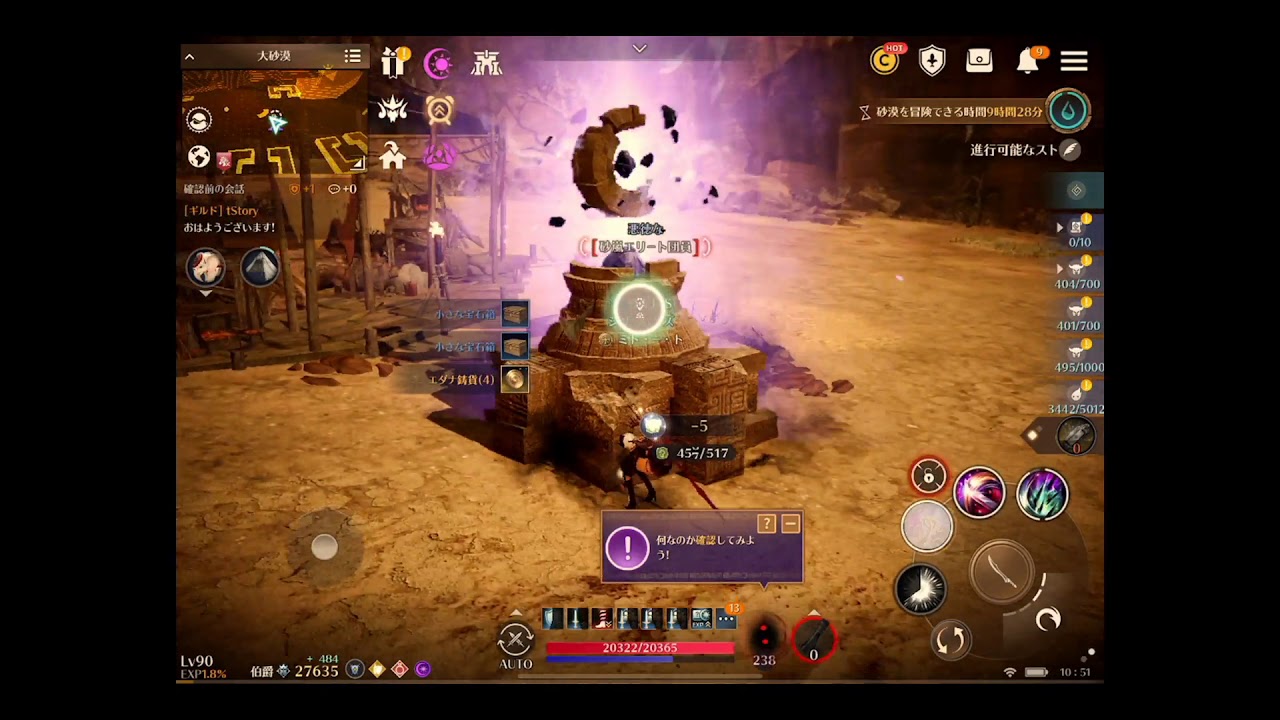The width and height of the screenshot is (1280, 720).
Task: Tap the home camp icon
Action: tap(393, 156)
